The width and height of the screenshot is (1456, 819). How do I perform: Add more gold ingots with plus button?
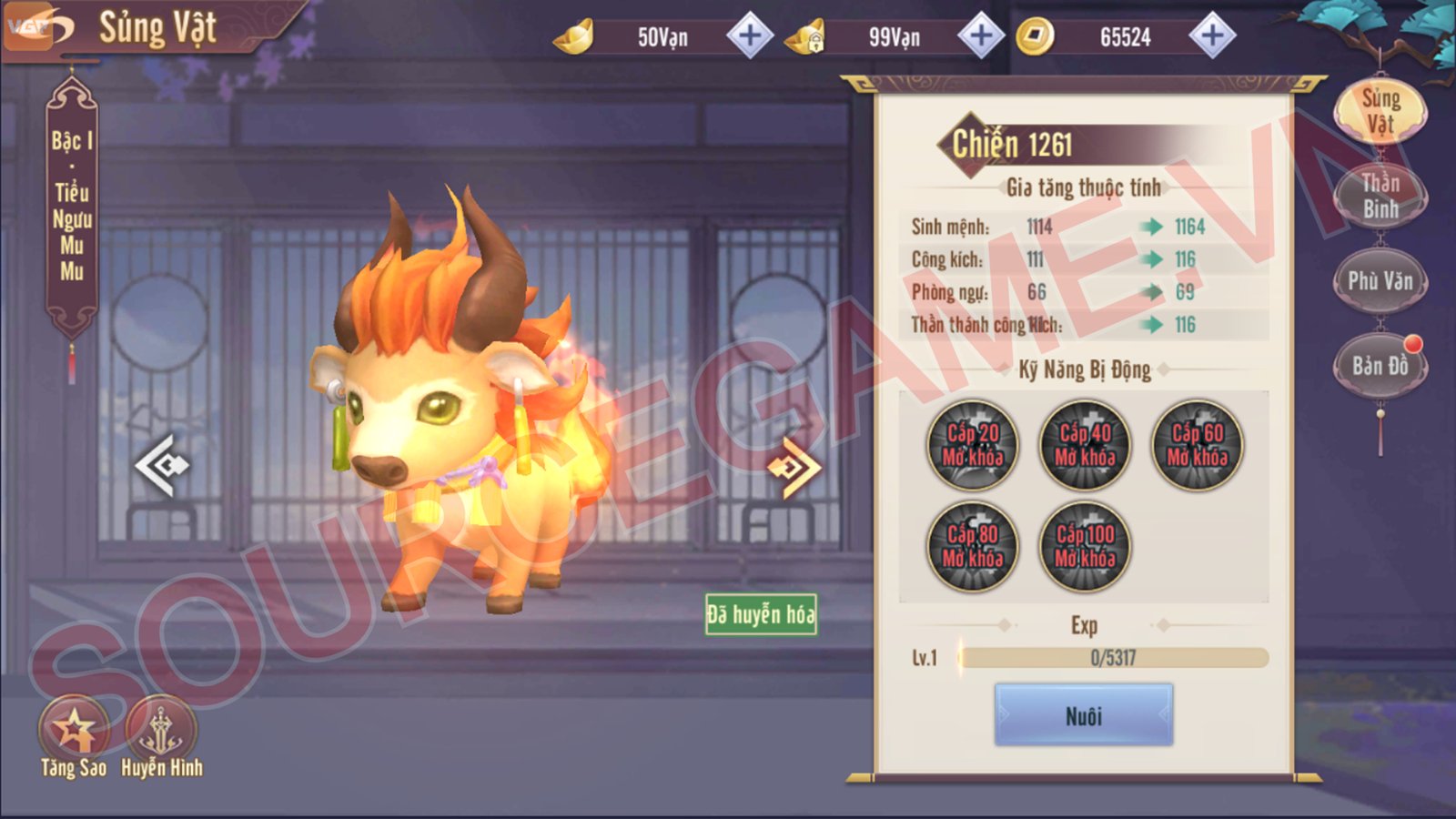tap(750, 36)
